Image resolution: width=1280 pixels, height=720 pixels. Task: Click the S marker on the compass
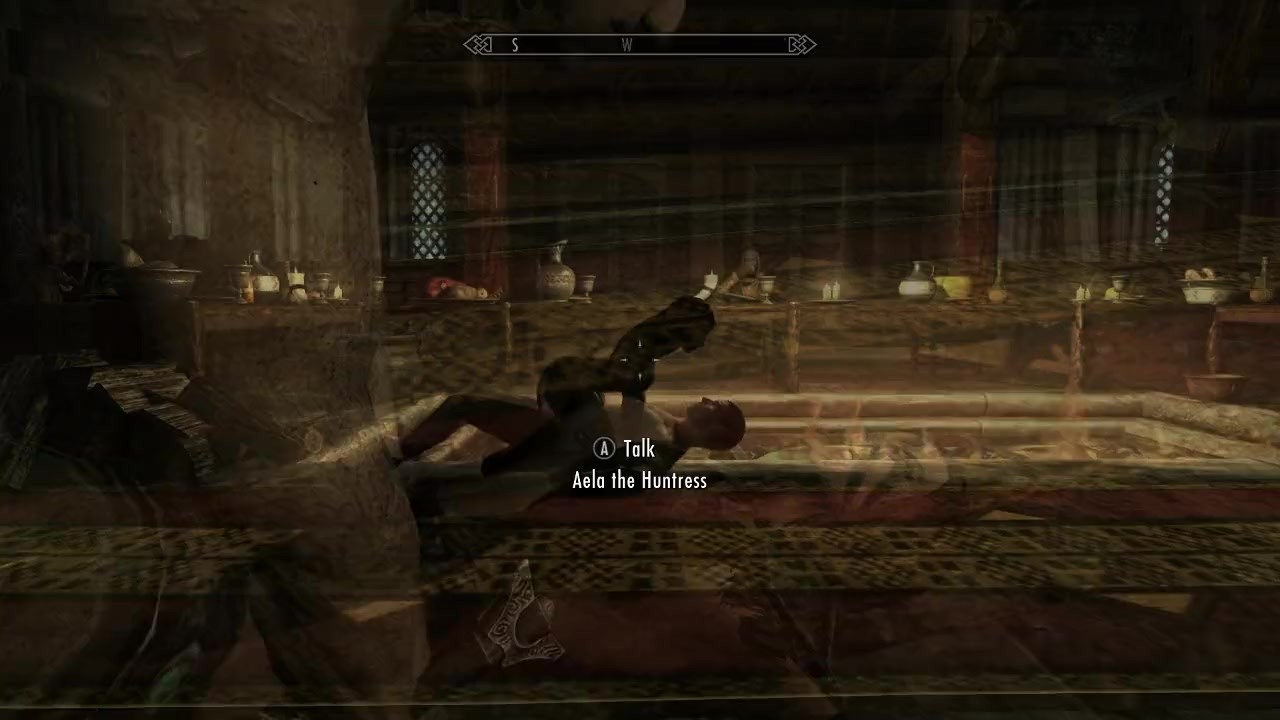[x=514, y=45]
